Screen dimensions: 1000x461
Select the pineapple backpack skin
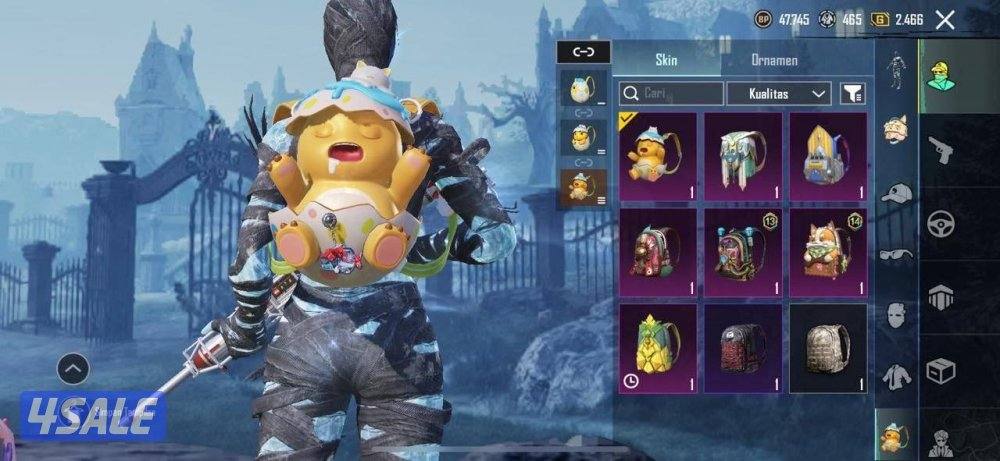(x=658, y=346)
